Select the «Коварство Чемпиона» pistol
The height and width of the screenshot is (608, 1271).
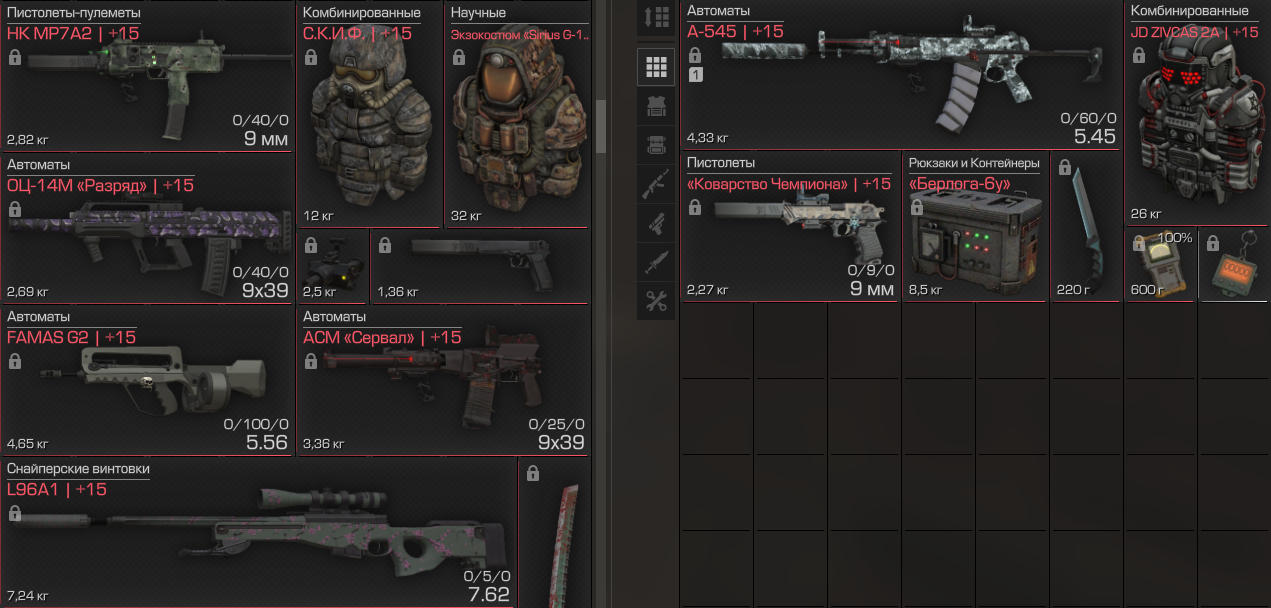coord(790,228)
